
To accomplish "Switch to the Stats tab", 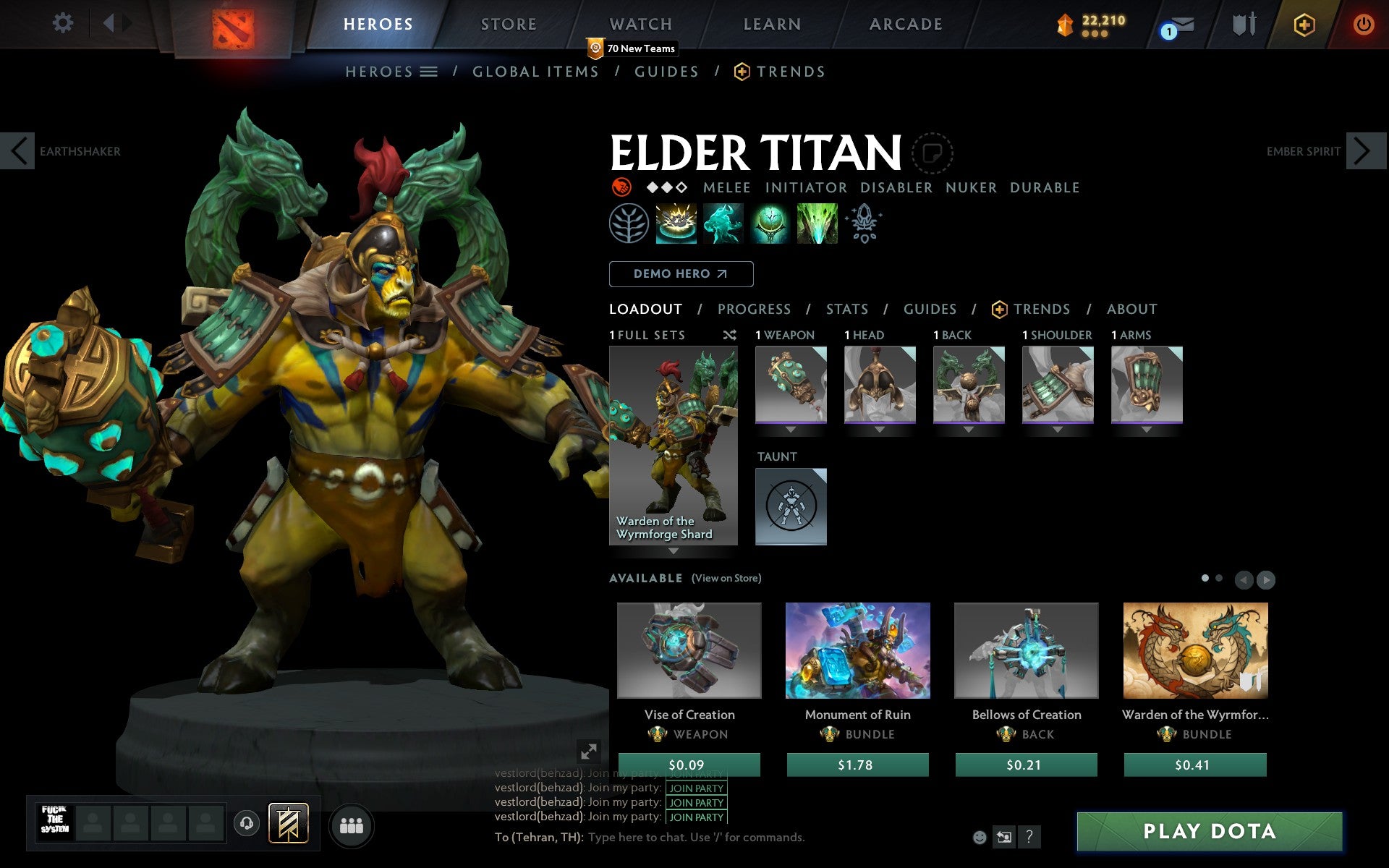I will pos(846,309).
